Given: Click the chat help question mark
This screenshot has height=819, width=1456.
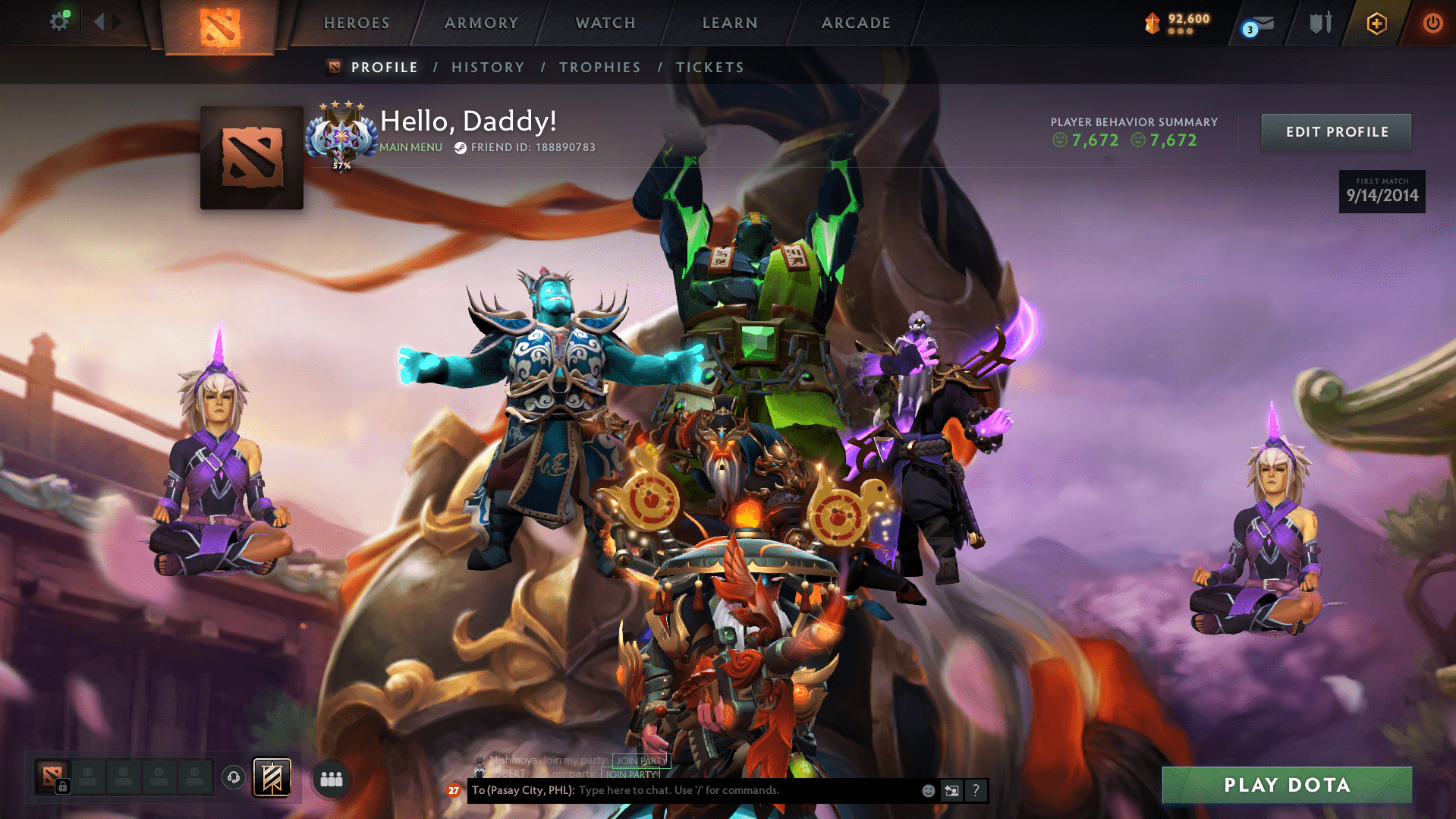Looking at the screenshot, I should pos(976,791).
